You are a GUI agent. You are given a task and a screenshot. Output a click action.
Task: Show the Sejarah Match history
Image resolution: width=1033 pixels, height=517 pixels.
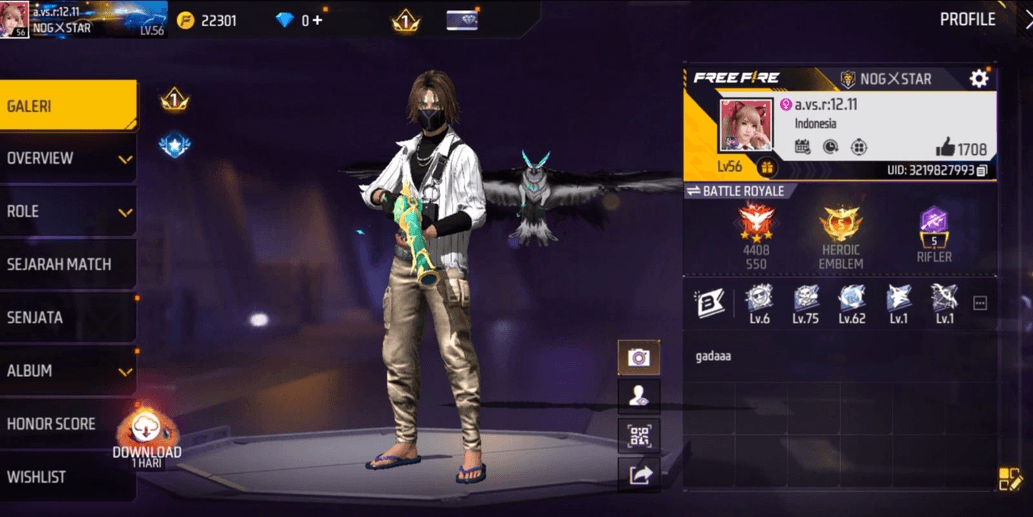(x=66, y=264)
